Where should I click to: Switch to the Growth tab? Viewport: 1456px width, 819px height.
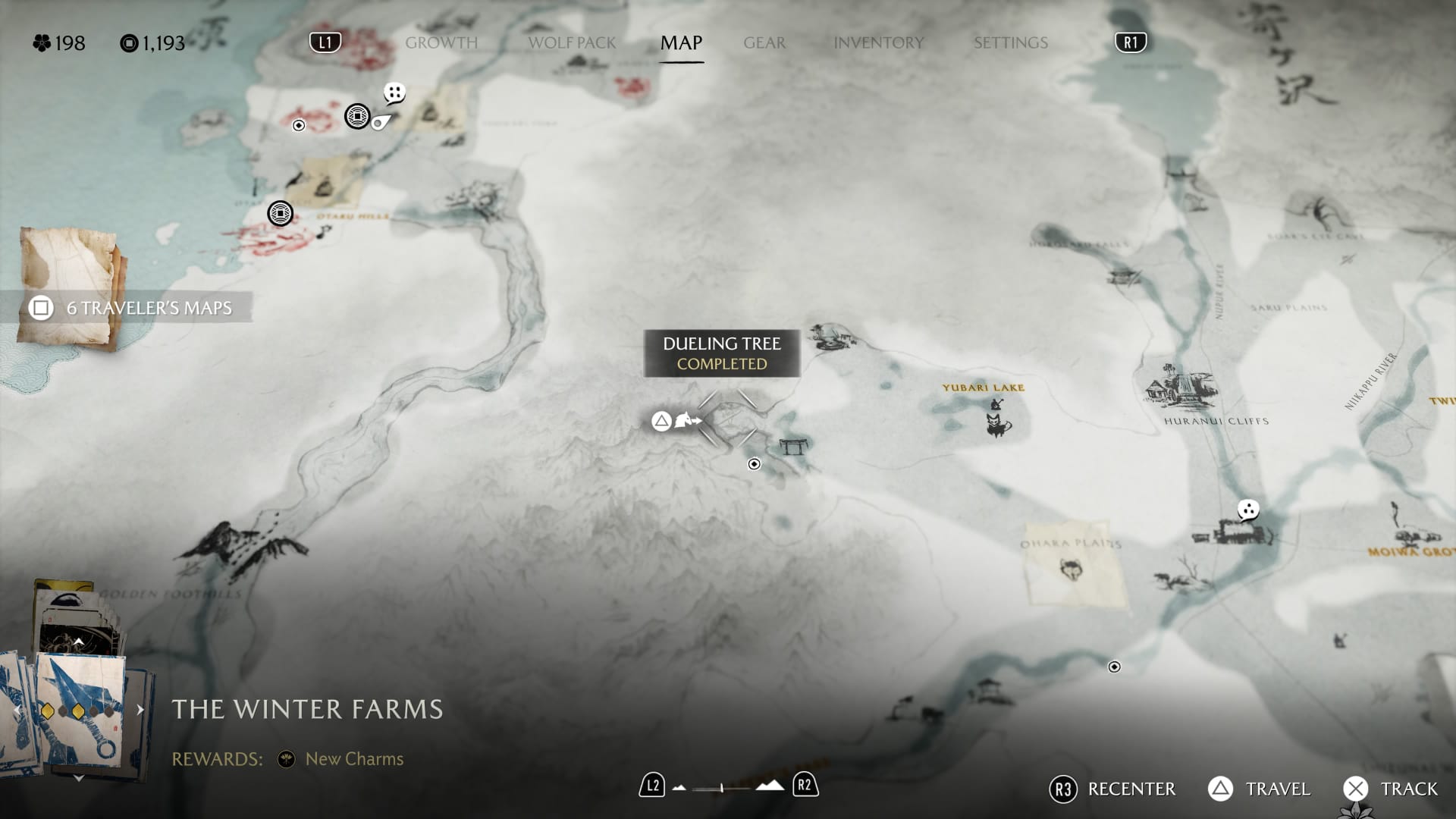click(x=441, y=43)
